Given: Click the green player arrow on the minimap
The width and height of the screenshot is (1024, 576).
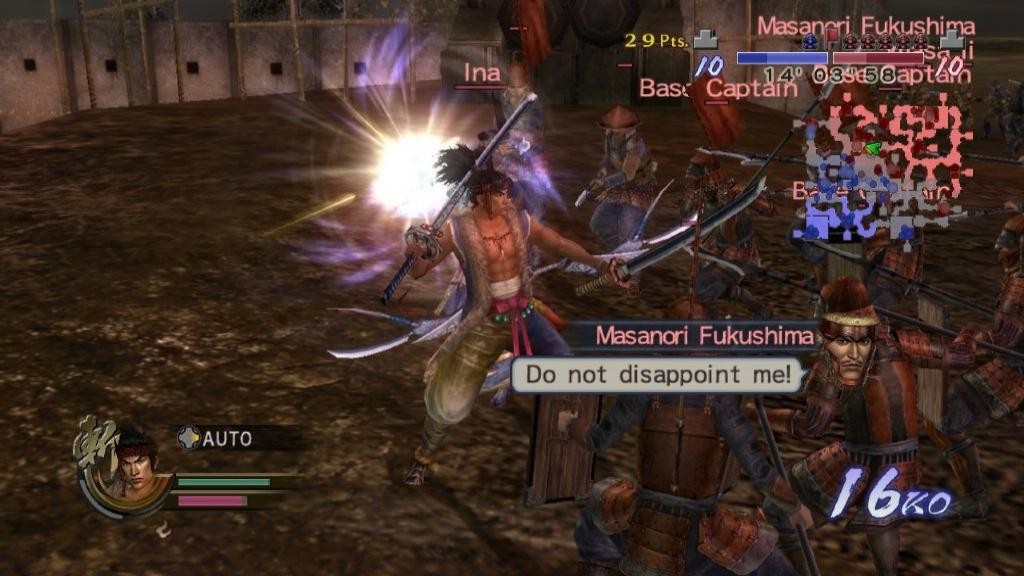Looking at the screenshot, I should click(873, 149).
